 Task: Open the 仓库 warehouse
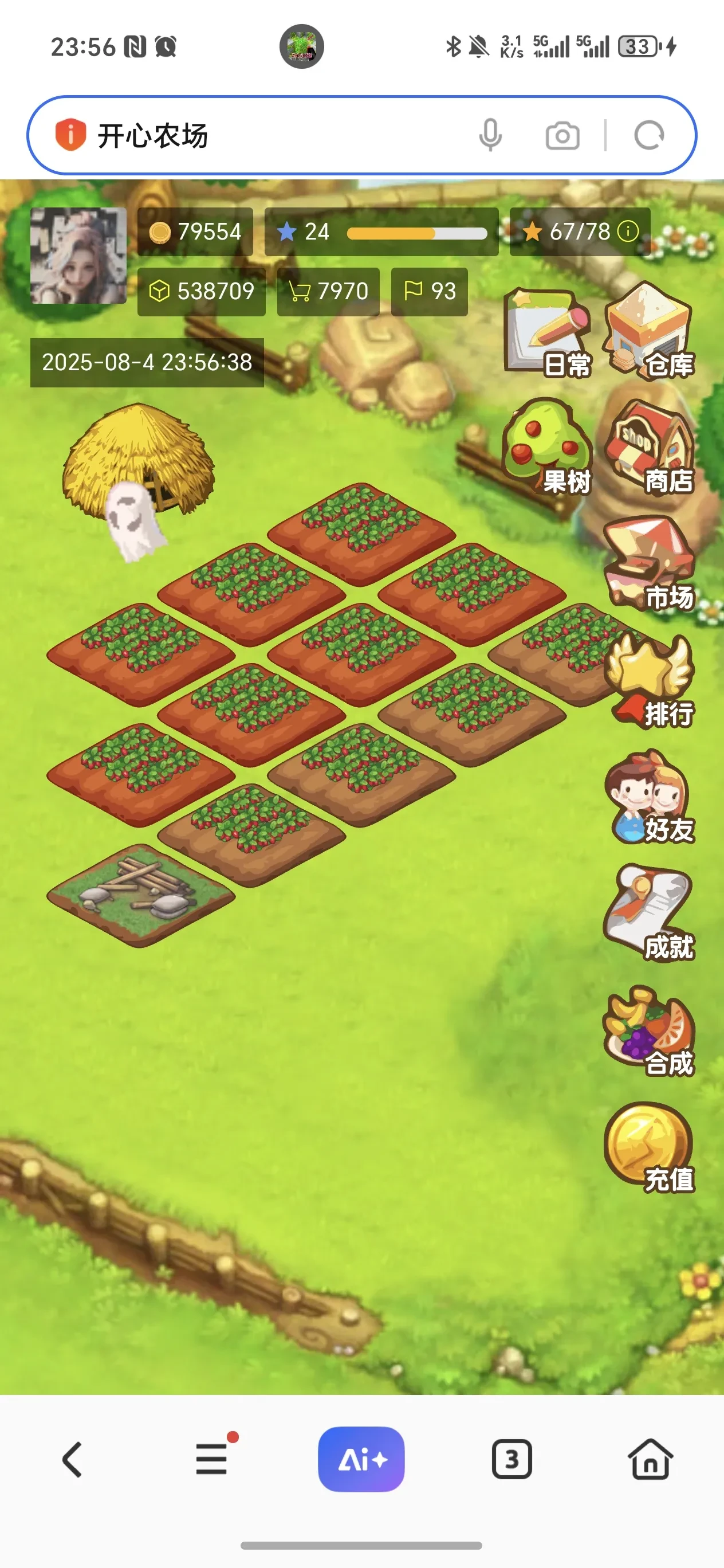pyautogui.click(x=650, y=331)
